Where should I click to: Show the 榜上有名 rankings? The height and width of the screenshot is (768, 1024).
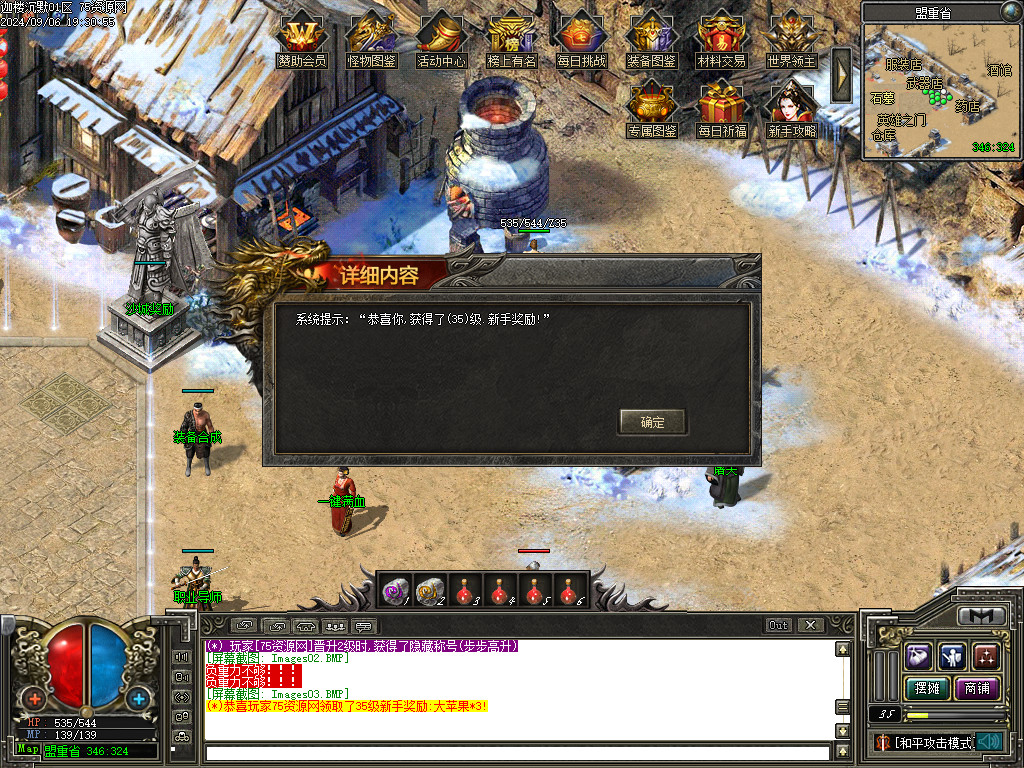click(x=512, y=40)
